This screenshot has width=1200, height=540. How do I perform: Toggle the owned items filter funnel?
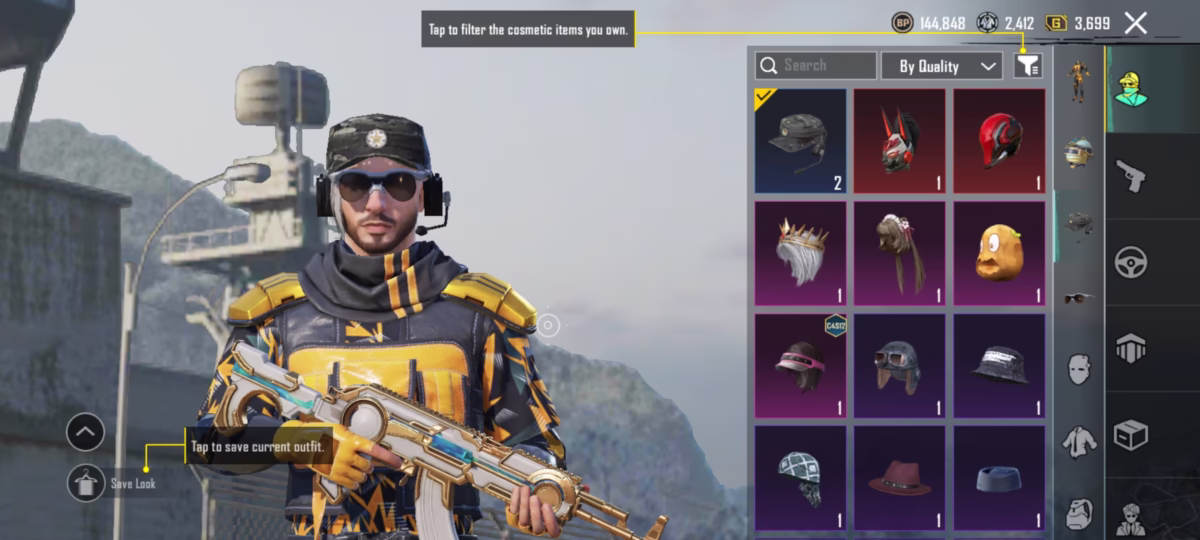(1027, 66)
